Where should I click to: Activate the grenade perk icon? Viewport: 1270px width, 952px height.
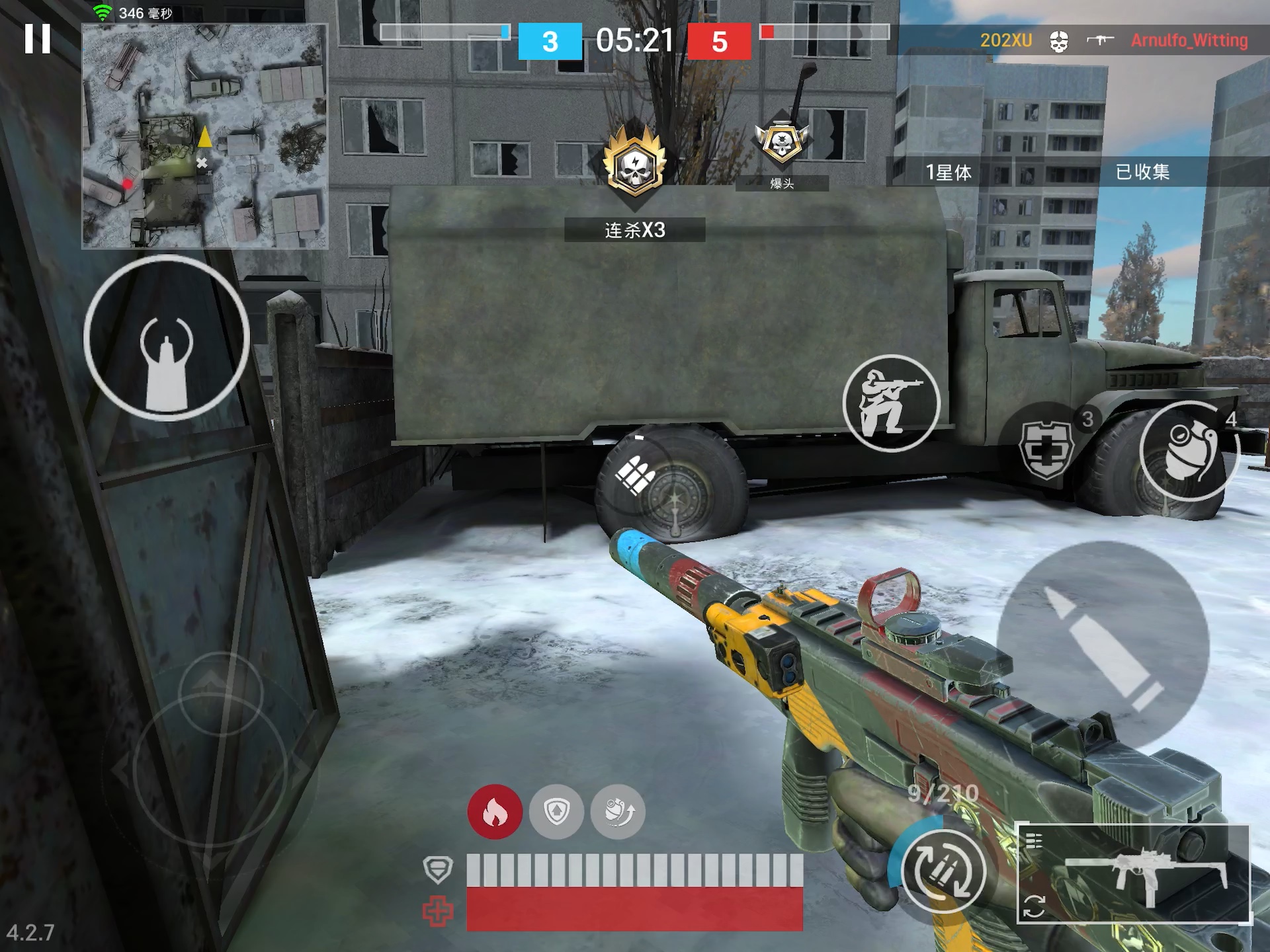618,812
